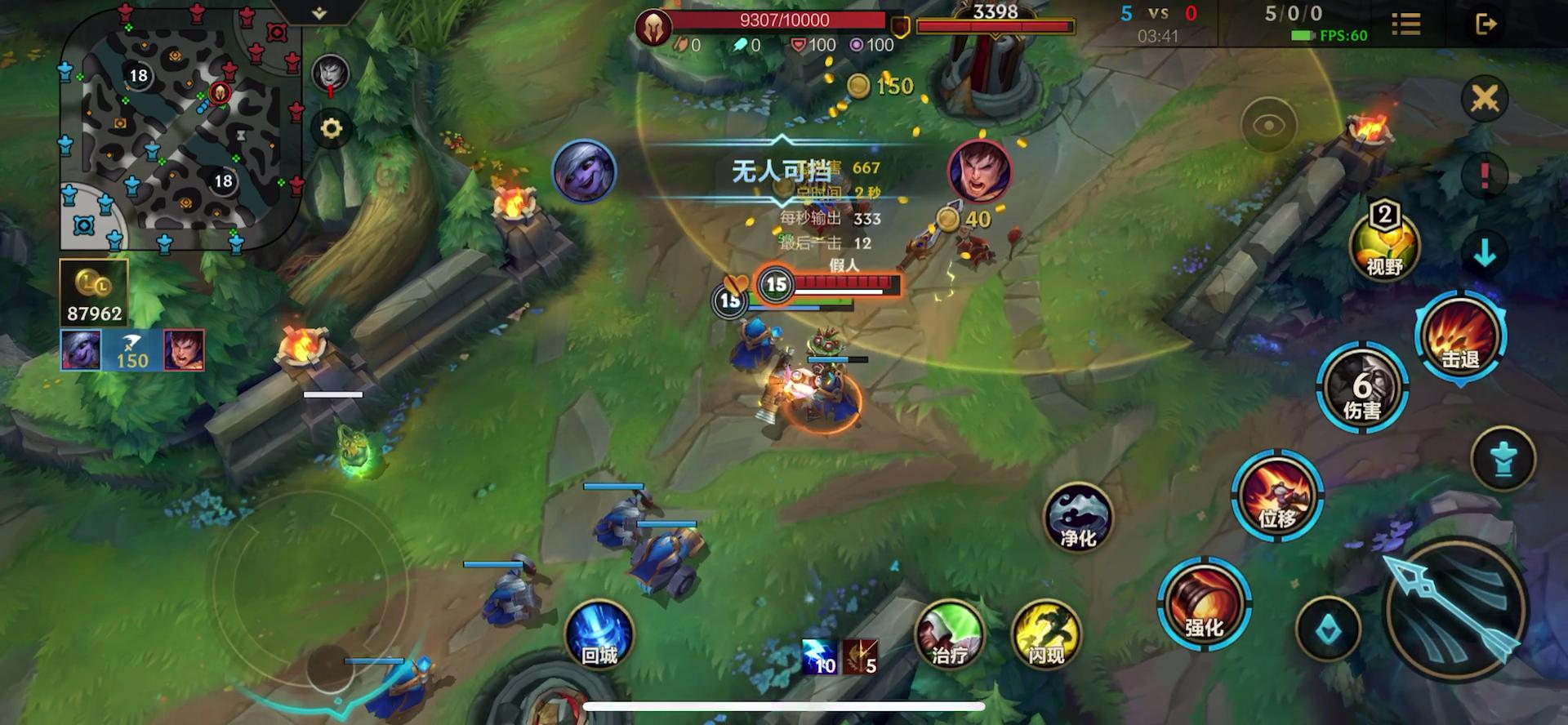Place a 视野 ward
Image resolution: width=1568 pixels, height=725 pixels.
tap(1384, 243)
